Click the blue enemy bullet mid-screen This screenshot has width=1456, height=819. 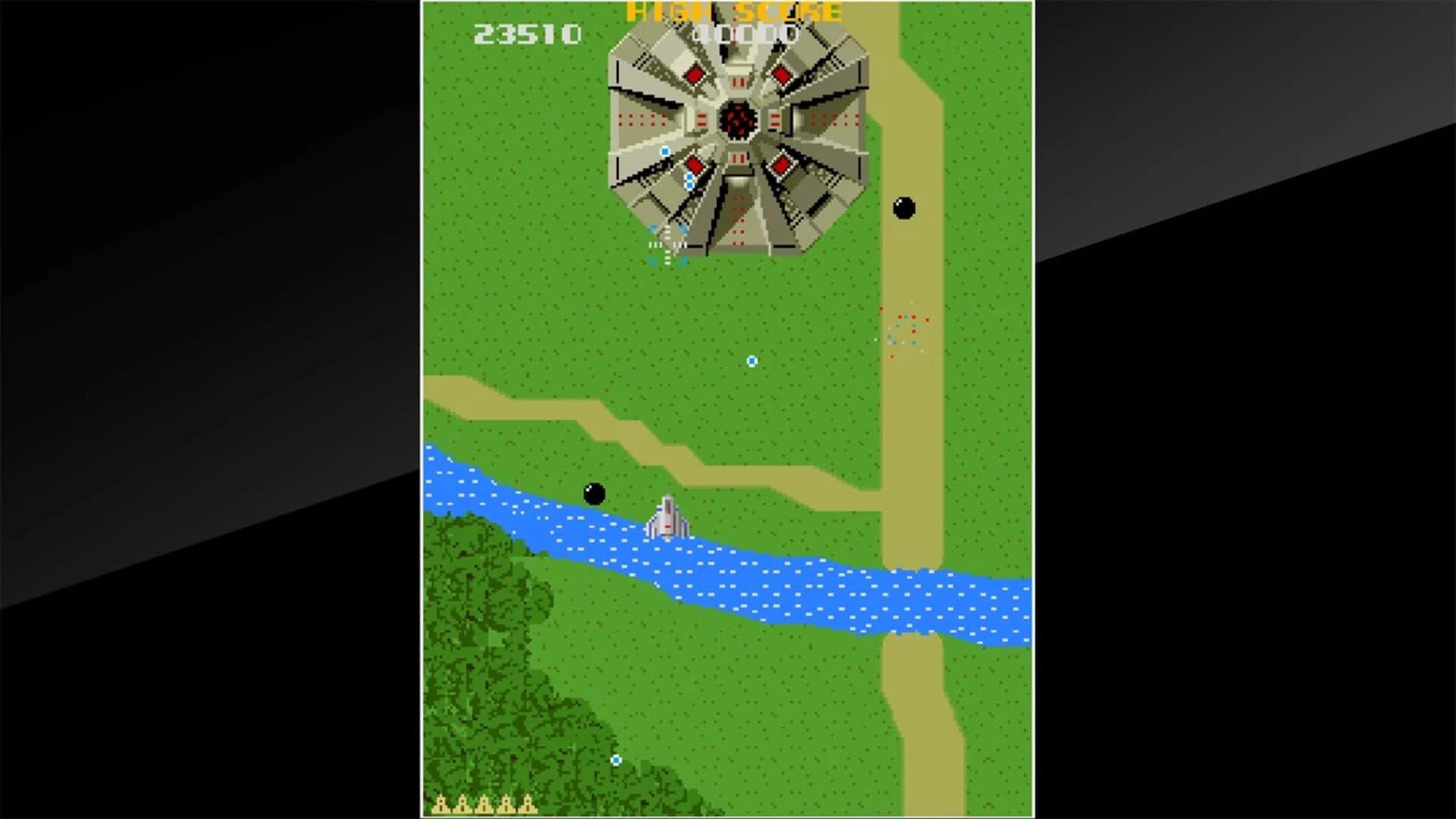click(750, 362)
